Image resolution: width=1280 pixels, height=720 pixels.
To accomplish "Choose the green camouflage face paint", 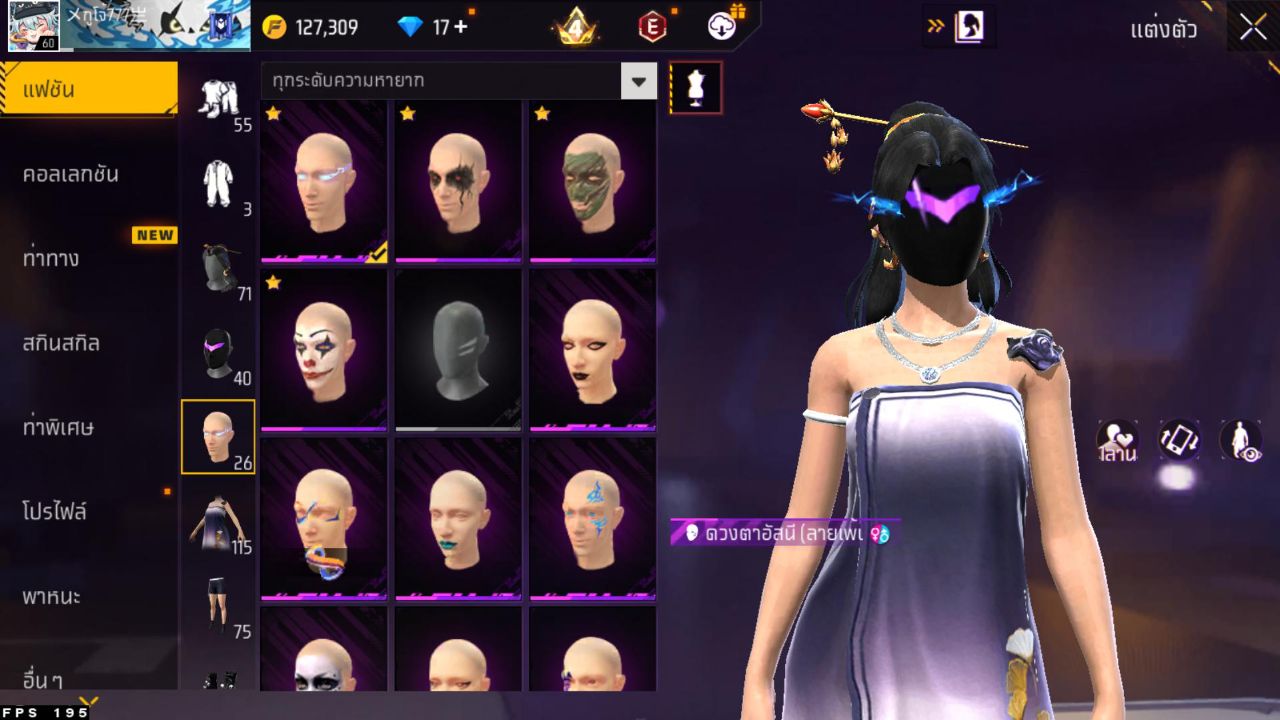I will 592,181.
